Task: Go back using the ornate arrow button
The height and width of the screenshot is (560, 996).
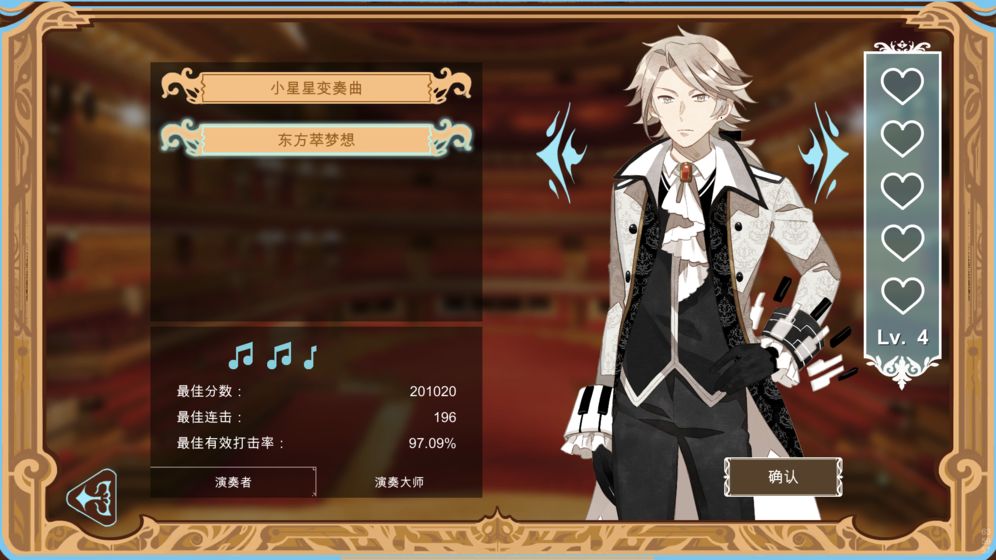Action: pos(94,496)
